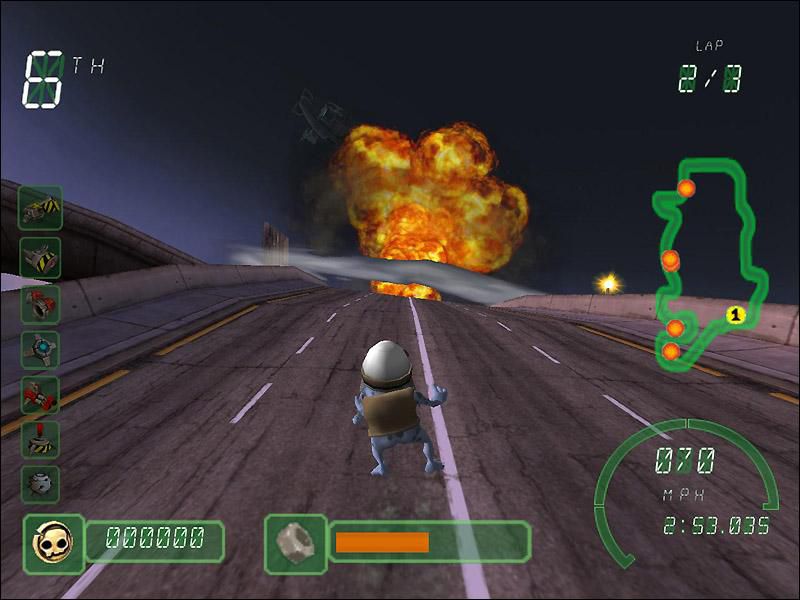Select the blue-core cross-shaped weapon icon

click(41, 350)
